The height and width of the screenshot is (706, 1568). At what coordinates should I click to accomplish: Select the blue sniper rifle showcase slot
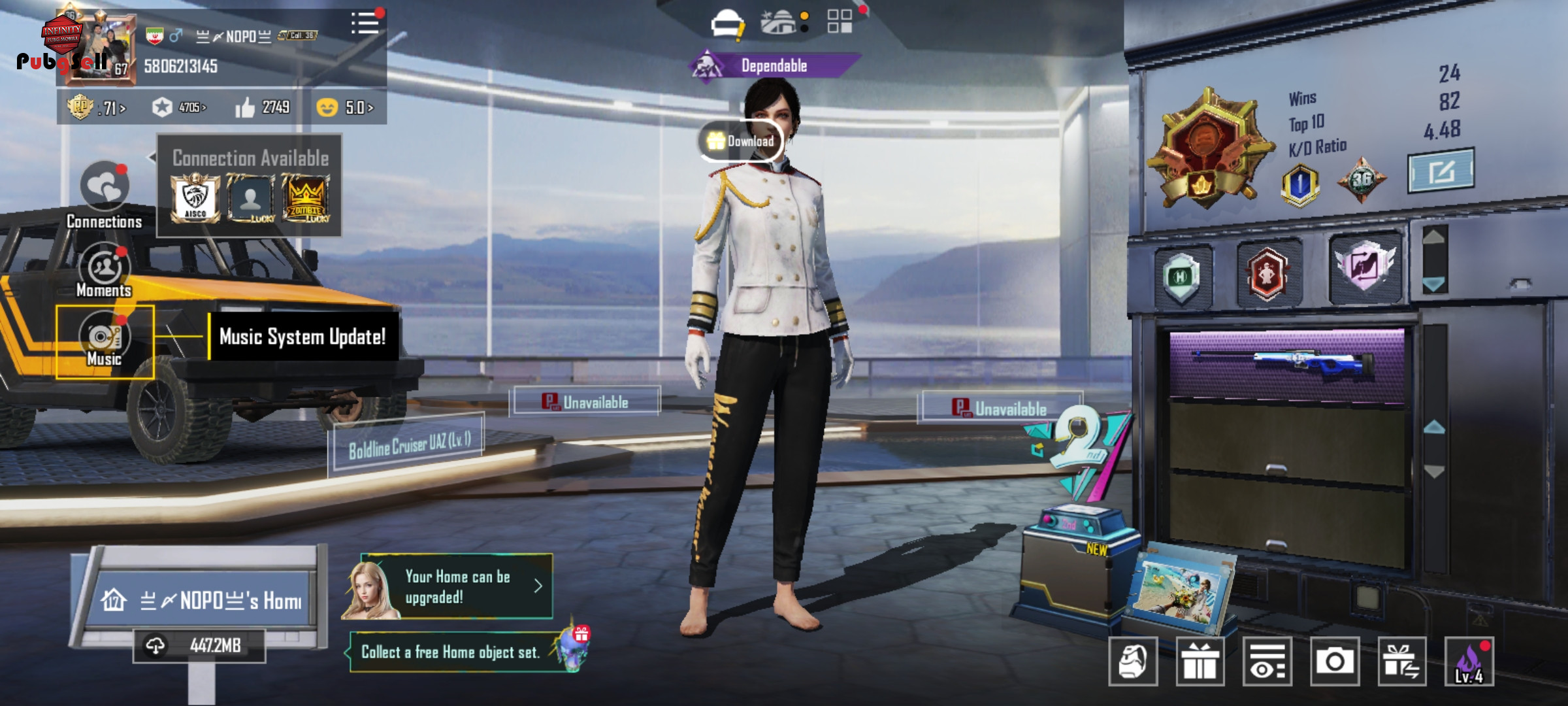click(1285, 363)
